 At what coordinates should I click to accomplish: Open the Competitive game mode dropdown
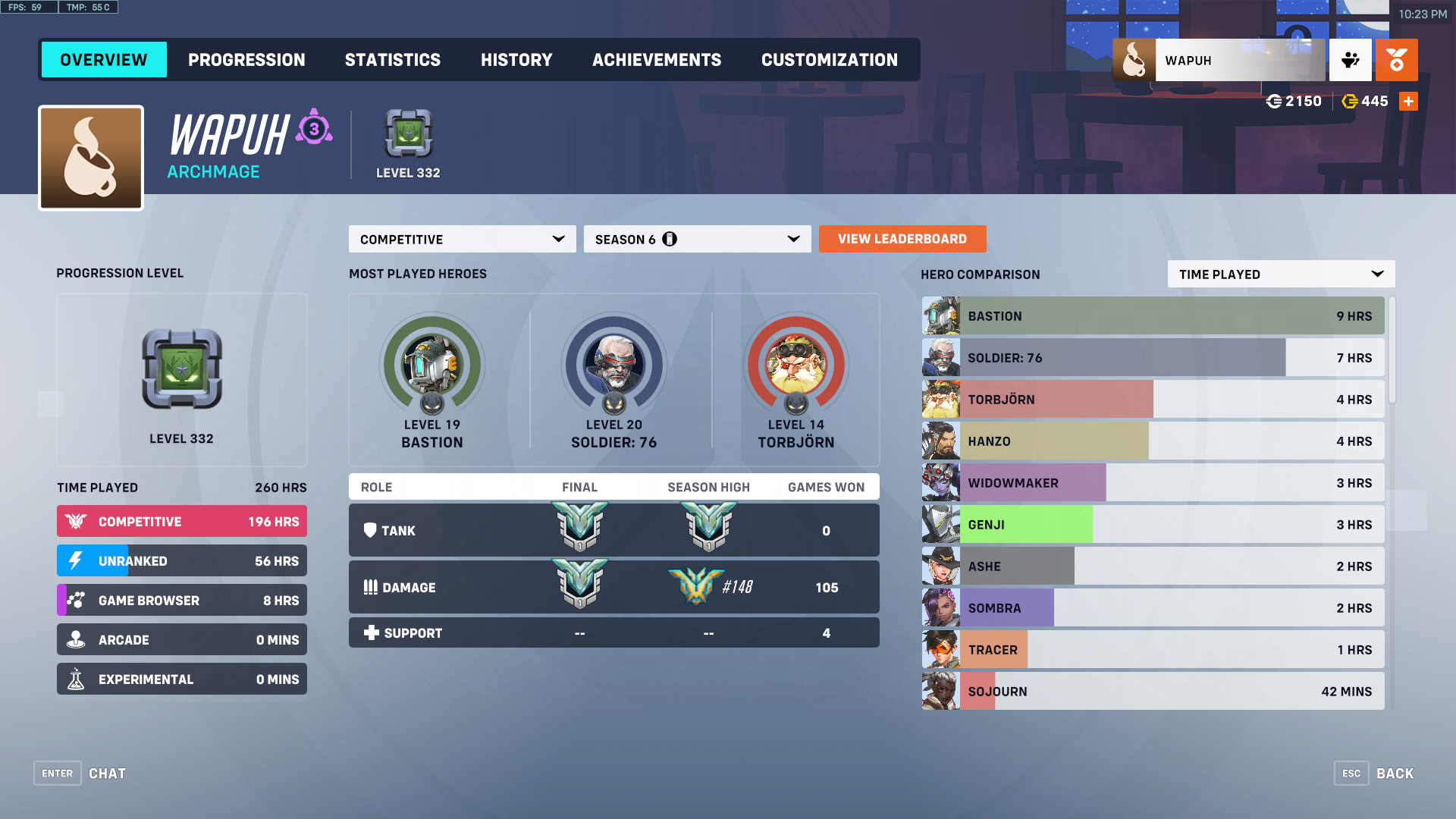(461, 239)
